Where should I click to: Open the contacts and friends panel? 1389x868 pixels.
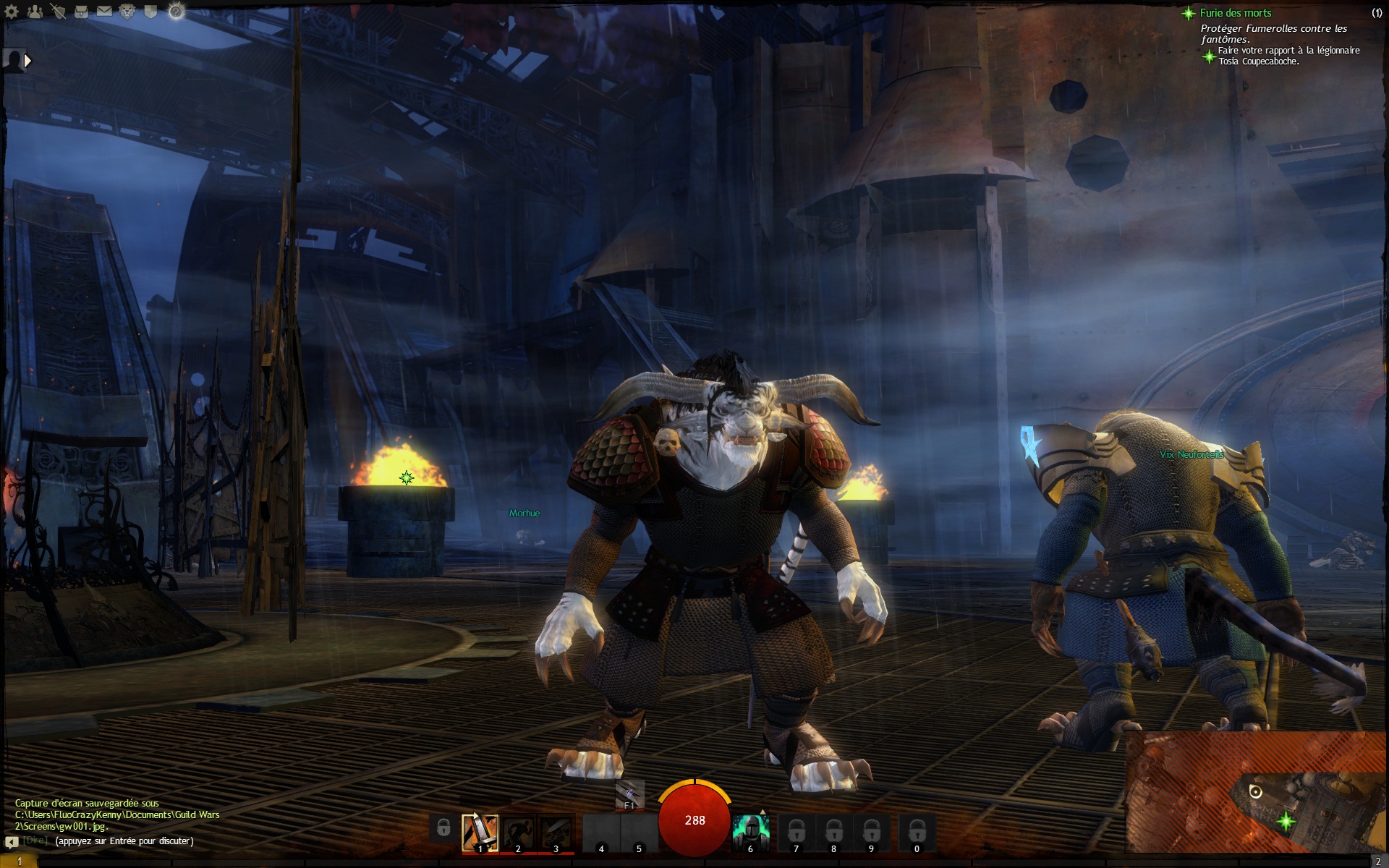35,12
